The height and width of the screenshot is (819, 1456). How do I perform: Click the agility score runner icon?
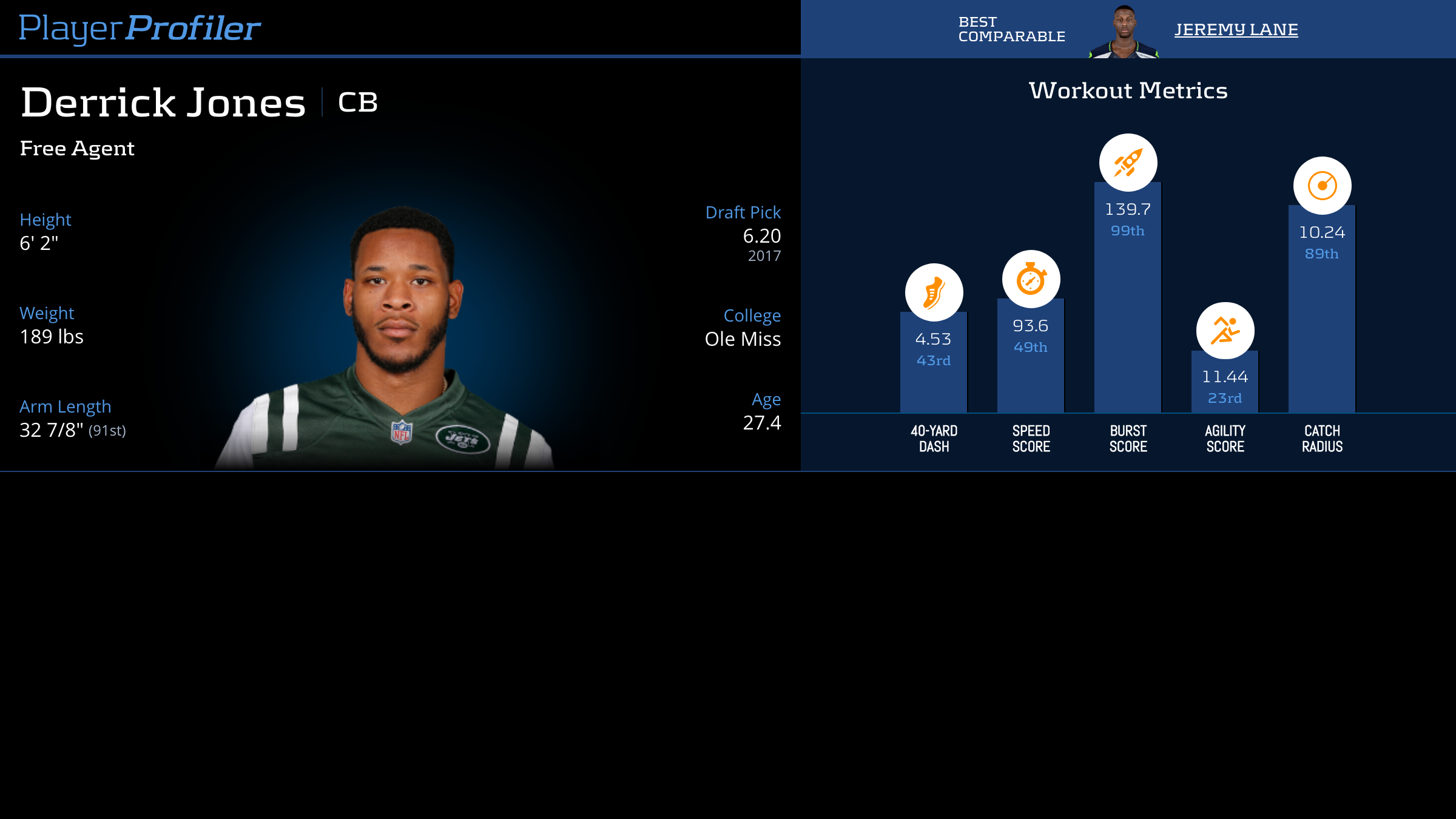point(1225,331)
